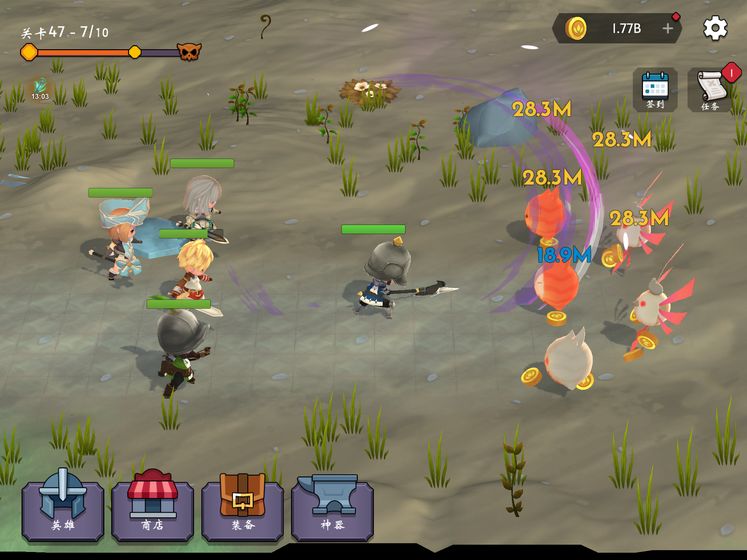
Task: Open the 装备 equipment chest menu
Action: click(242, 509)
